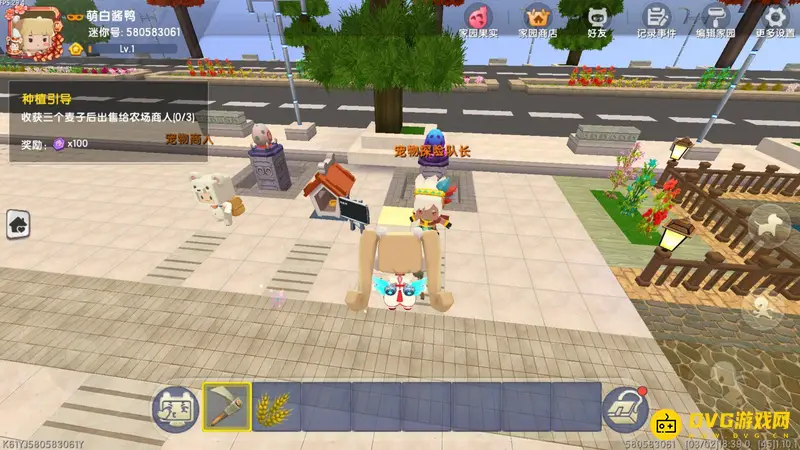The width and height of the screenshot is (800, 450).
Task: Open the 家园果实 menu
Action: (x=478, y=20)
